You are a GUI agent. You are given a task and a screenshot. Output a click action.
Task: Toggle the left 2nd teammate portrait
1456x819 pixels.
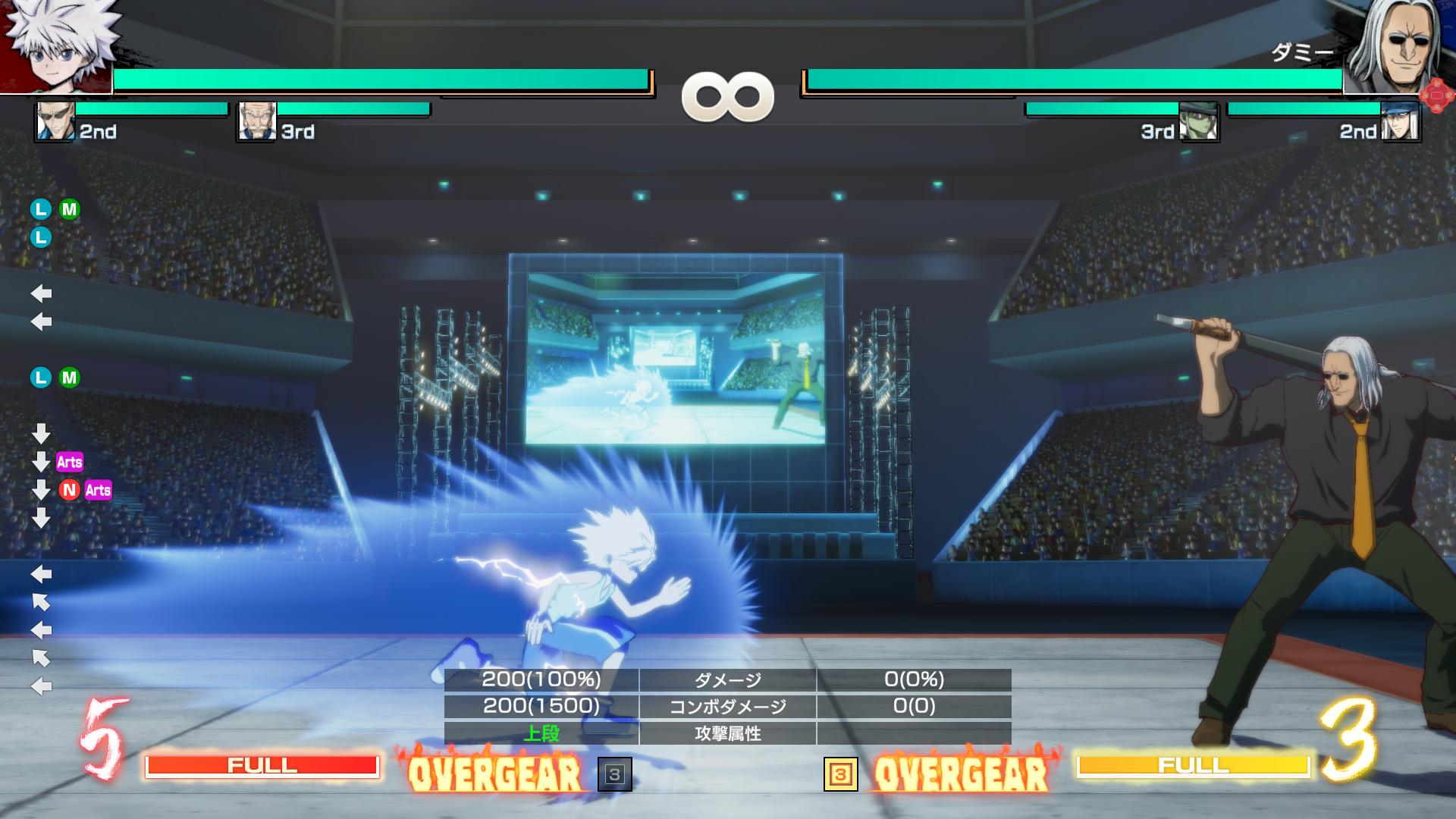(x=53, y=121)
